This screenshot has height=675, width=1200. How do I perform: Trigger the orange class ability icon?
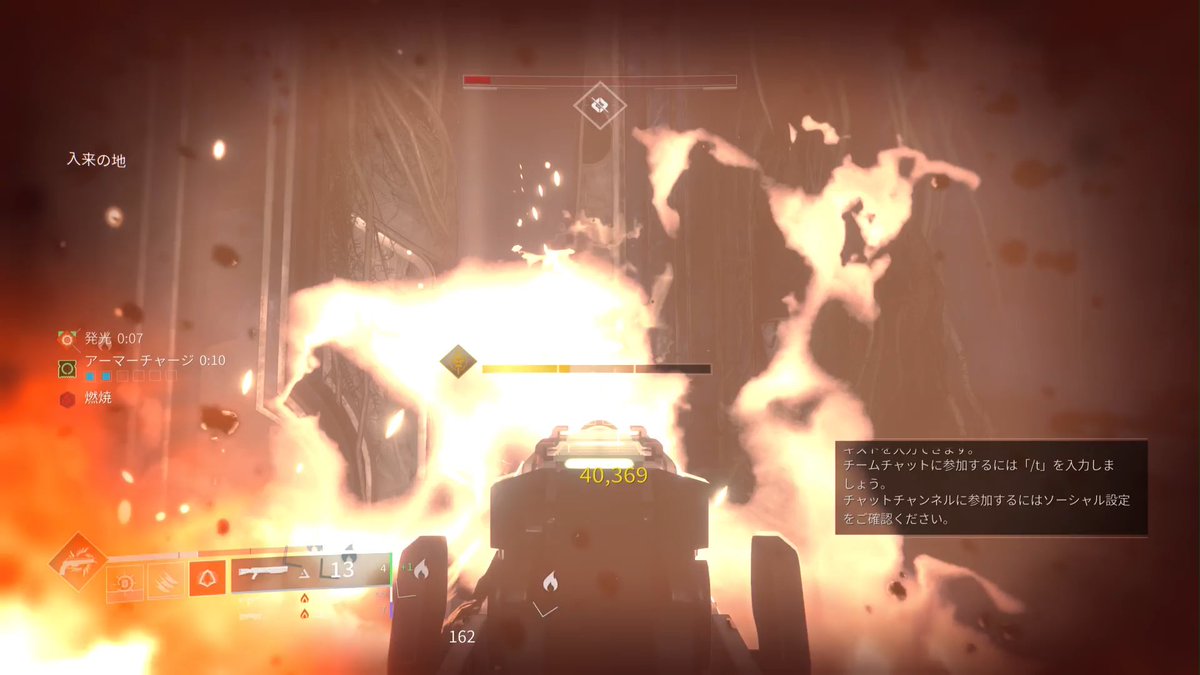coord(207,580)
